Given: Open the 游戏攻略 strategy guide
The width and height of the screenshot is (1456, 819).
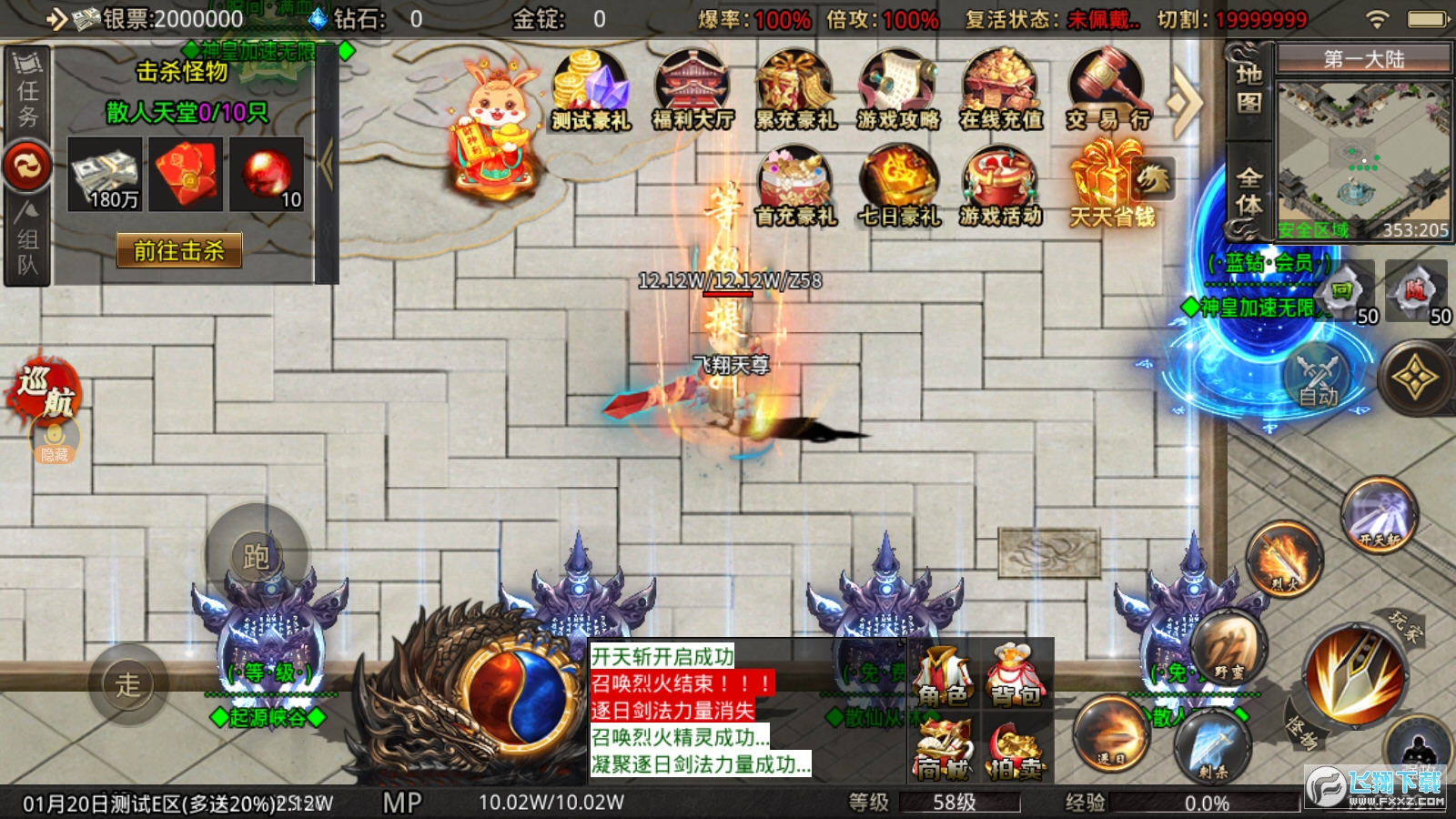Looking at the screenshot, I should tap(898, 91).
